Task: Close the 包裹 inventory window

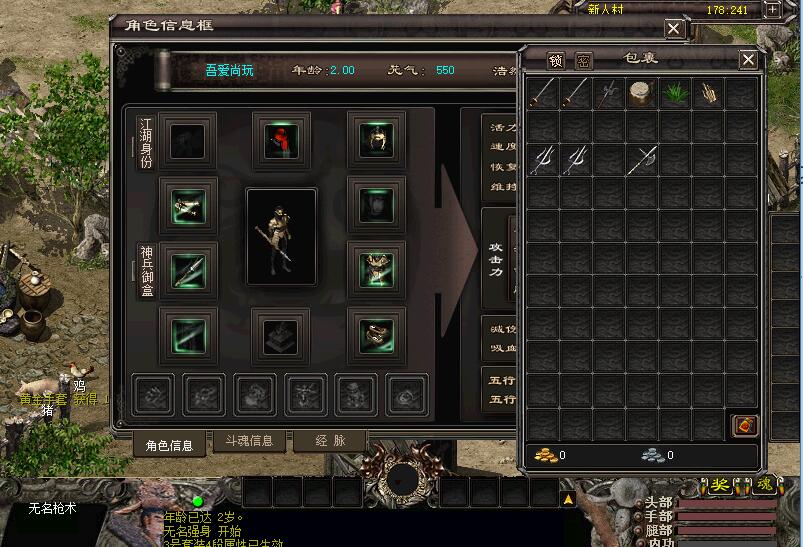Action: [748, 60]
